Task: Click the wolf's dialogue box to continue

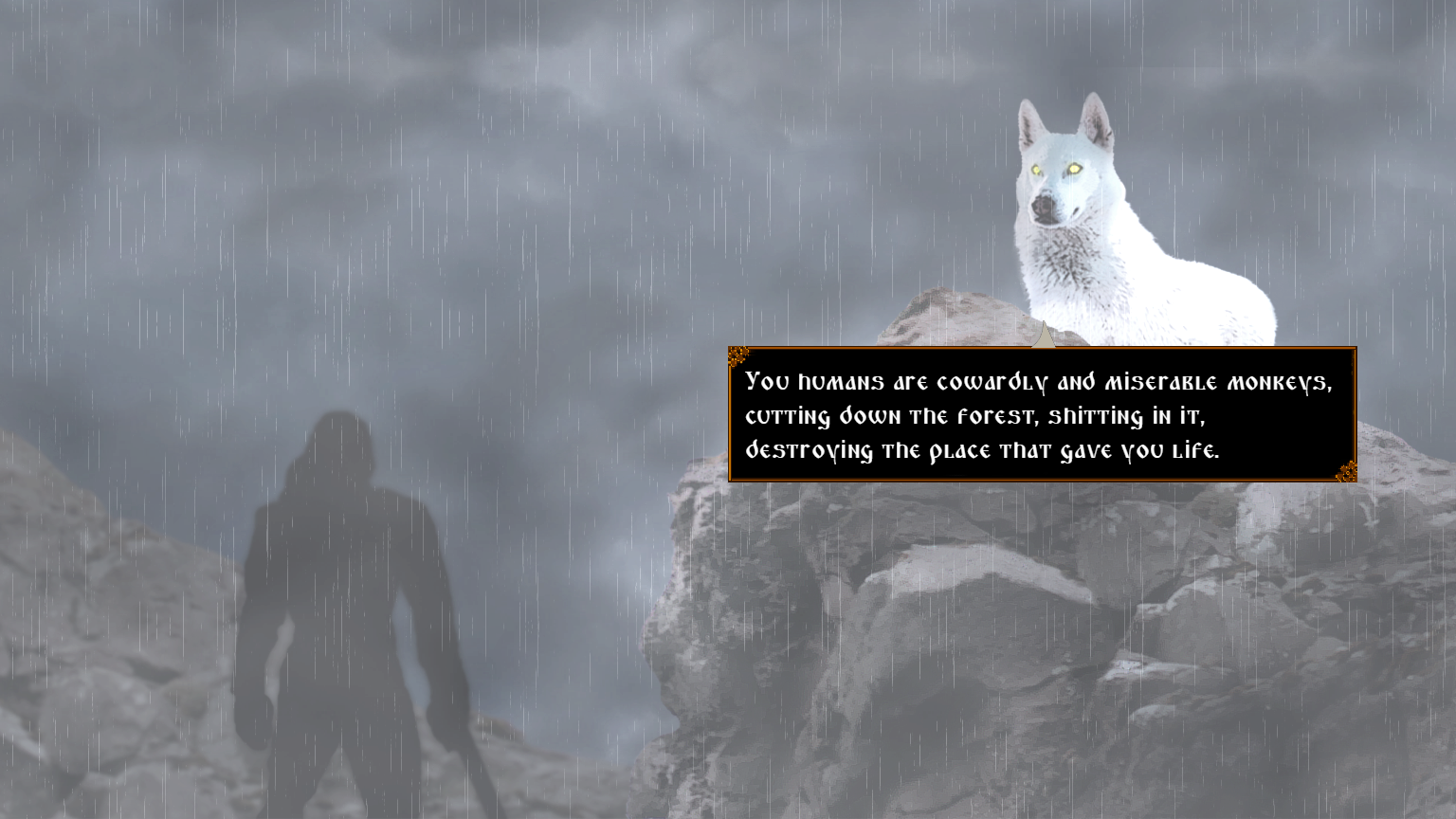Action: click(x=1042, y=415)
